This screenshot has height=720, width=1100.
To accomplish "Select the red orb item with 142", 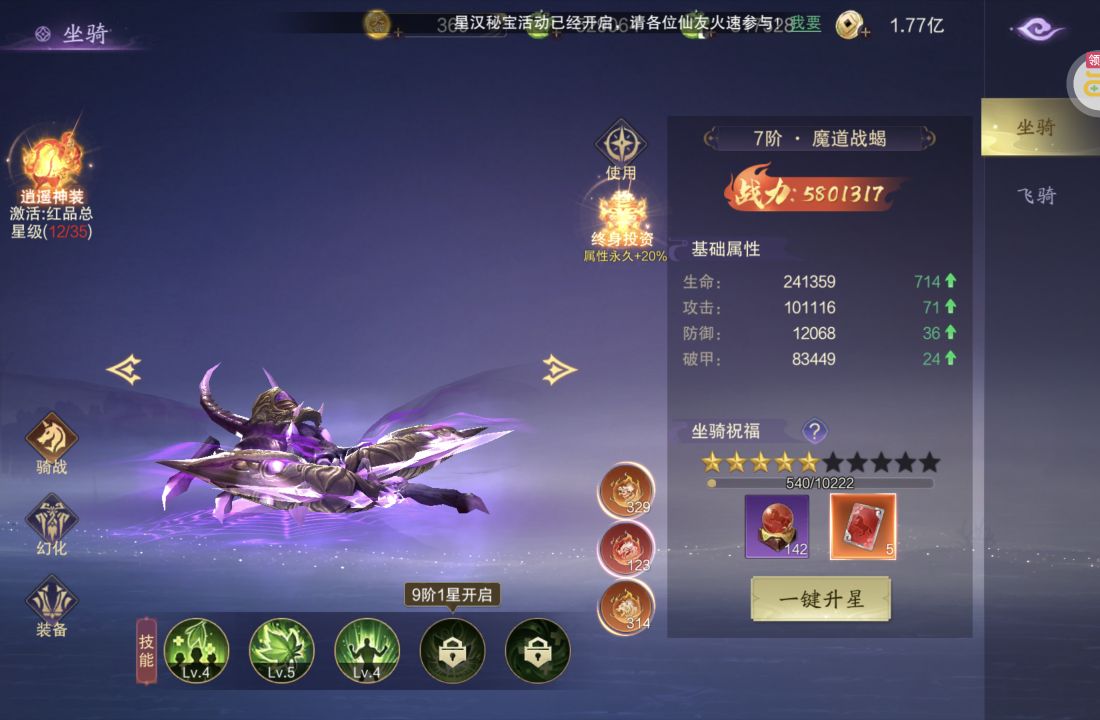I will (x=776, y=526).
